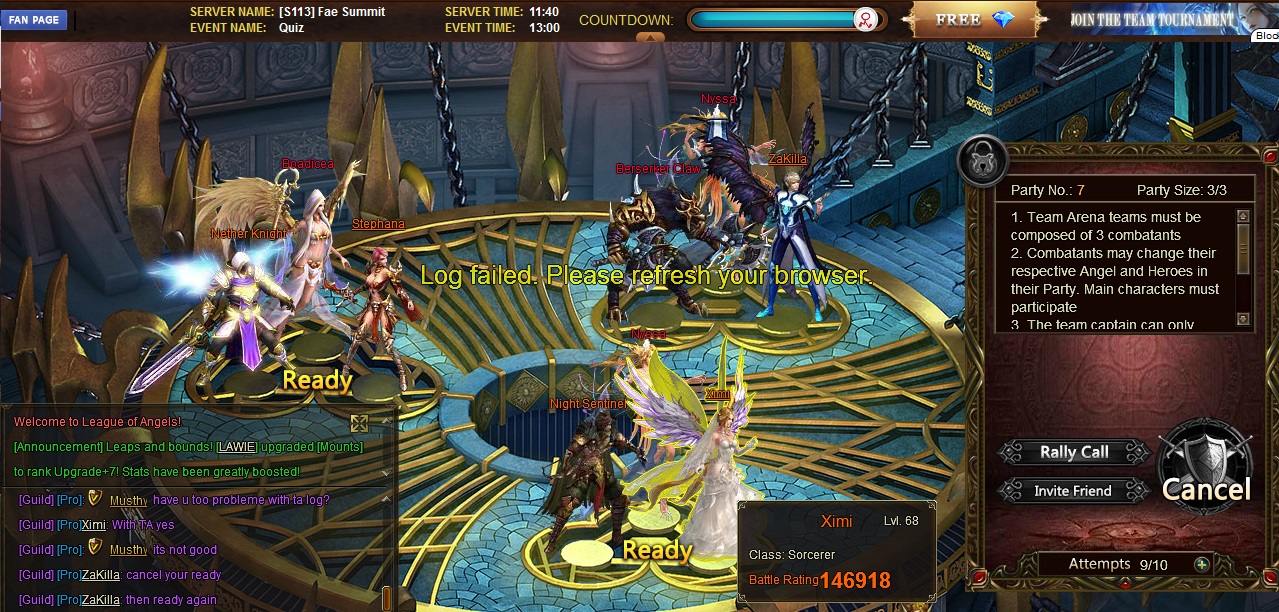Expand the chat window with the arrows icon

pyautogui.click(x=360, y=423)
